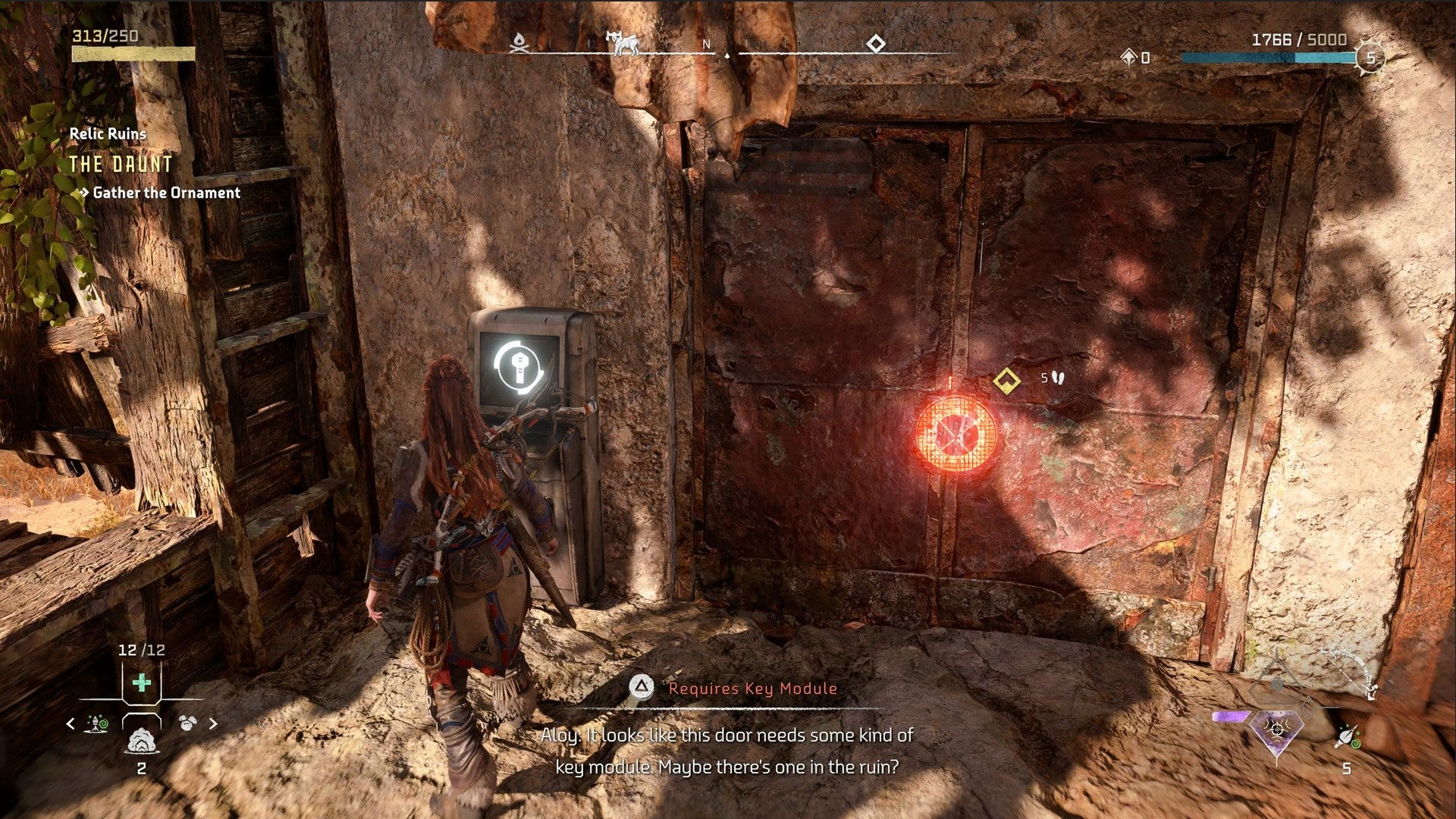Toggle the N marker on the compass bar
Viewport: 1456px width, 819px height.
[706, 45]
